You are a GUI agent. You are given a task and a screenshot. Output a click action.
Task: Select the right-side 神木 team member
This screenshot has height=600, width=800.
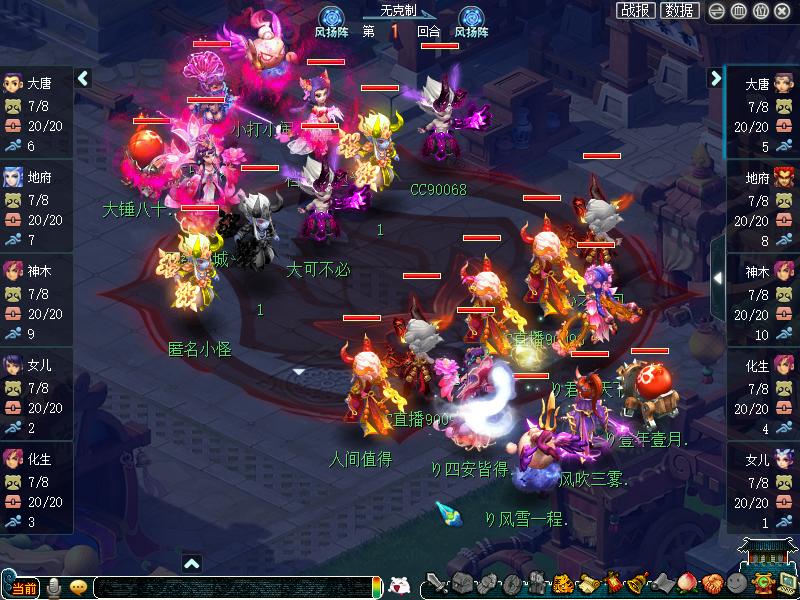point(763,299)
